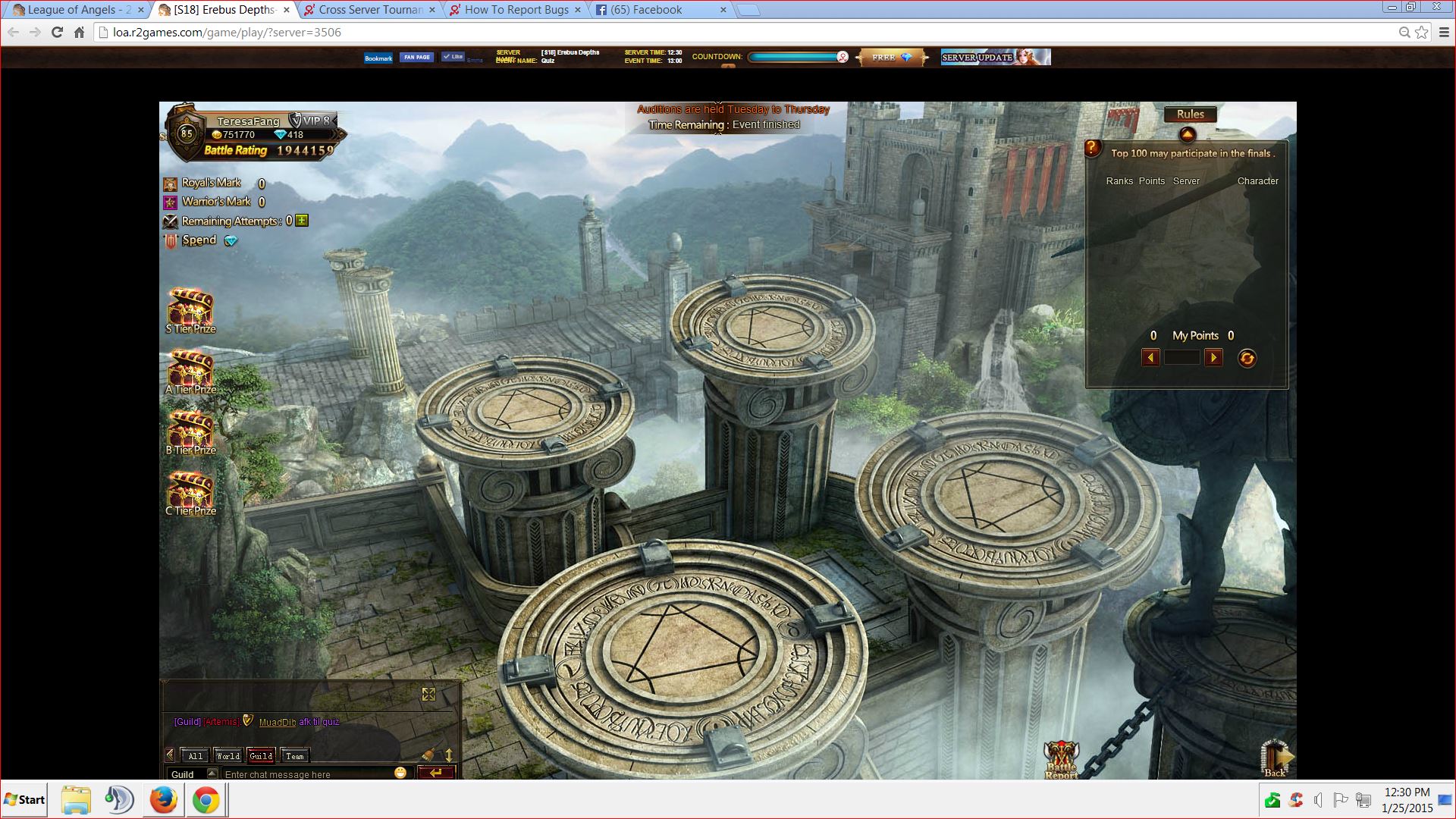Leave the arena with the Back button
Screen dimensions: 1456x819
point(1276,758)
